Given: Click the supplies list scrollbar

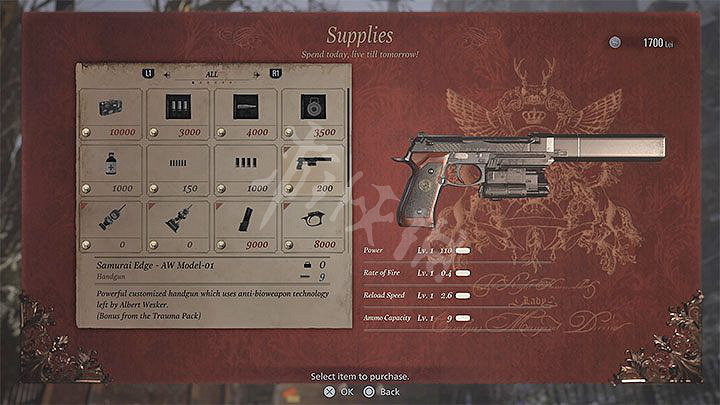Looking at the screenshot, I should (347, 140).
